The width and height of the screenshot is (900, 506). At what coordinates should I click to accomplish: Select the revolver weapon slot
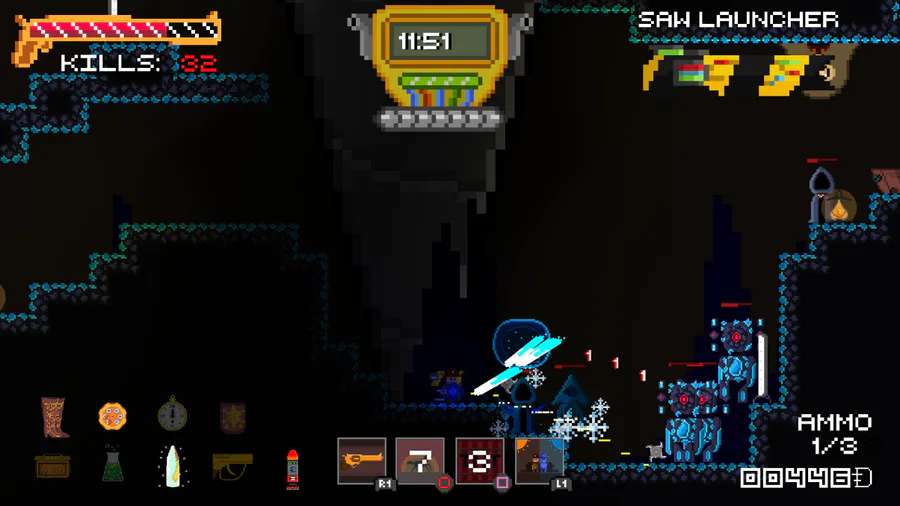[x=362, y=460]
